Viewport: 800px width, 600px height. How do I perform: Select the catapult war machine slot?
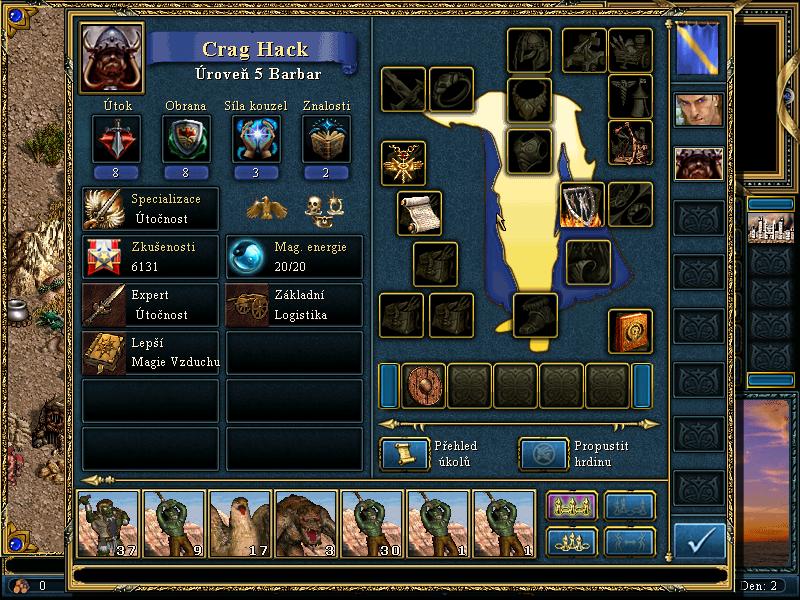[x=631, y=143]
